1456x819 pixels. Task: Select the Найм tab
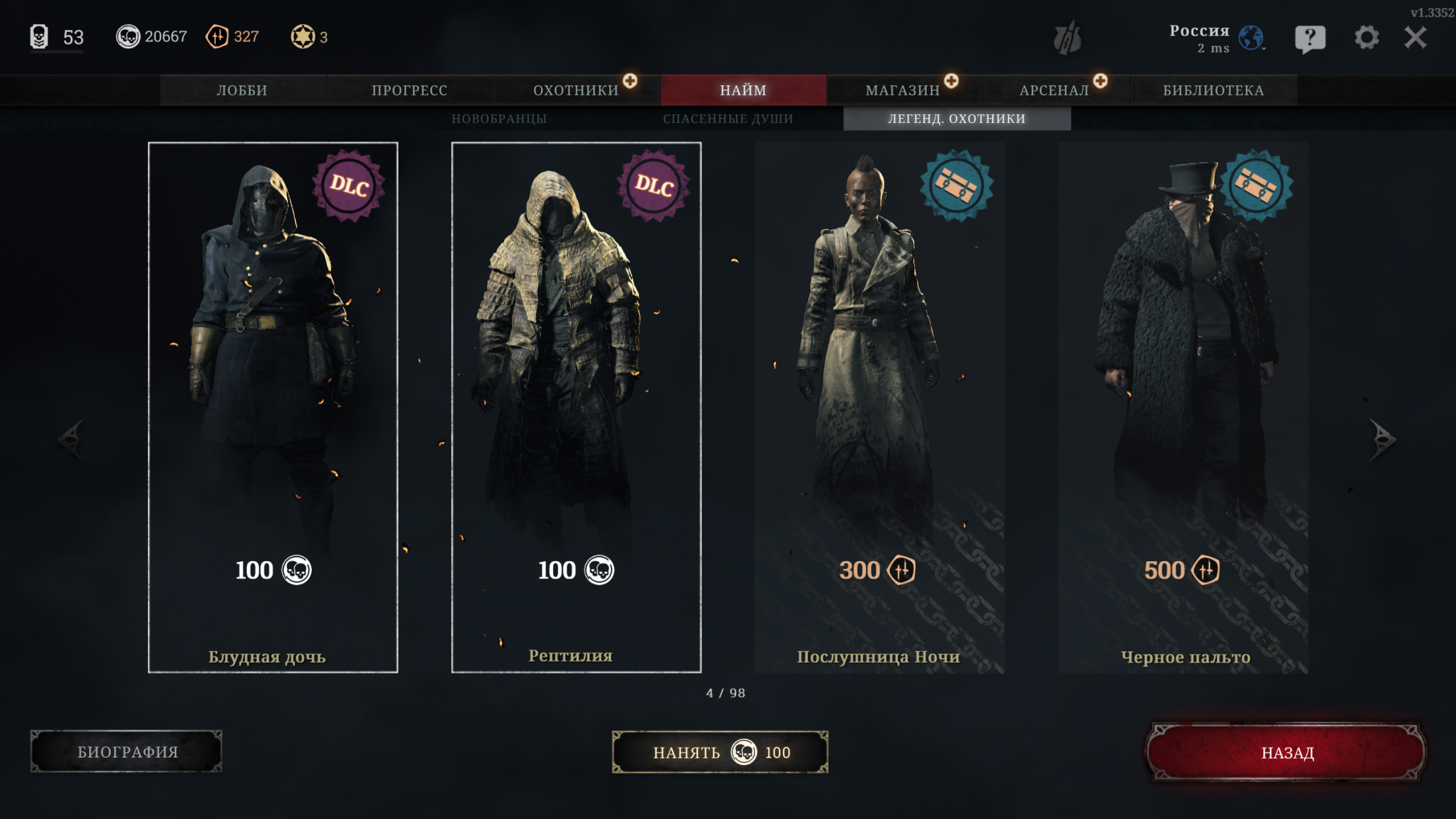(x=743, y=91)
